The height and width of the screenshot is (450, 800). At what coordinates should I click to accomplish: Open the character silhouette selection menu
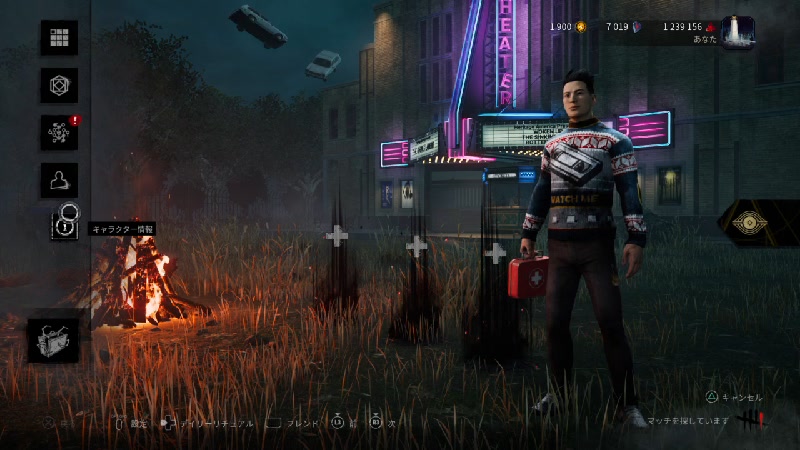click(x=59, y=180)
